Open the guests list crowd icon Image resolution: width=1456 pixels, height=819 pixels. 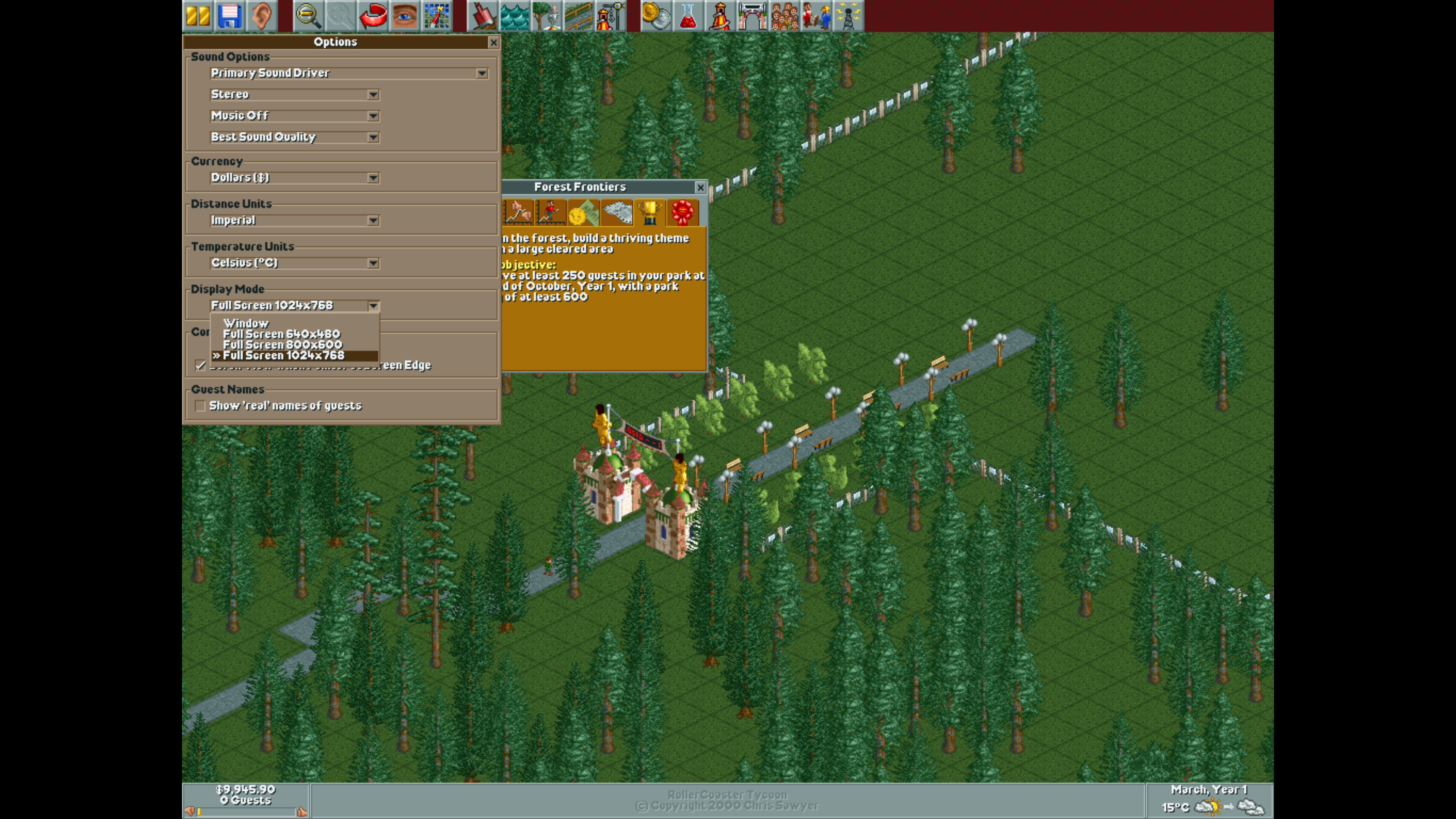[784, 16]
